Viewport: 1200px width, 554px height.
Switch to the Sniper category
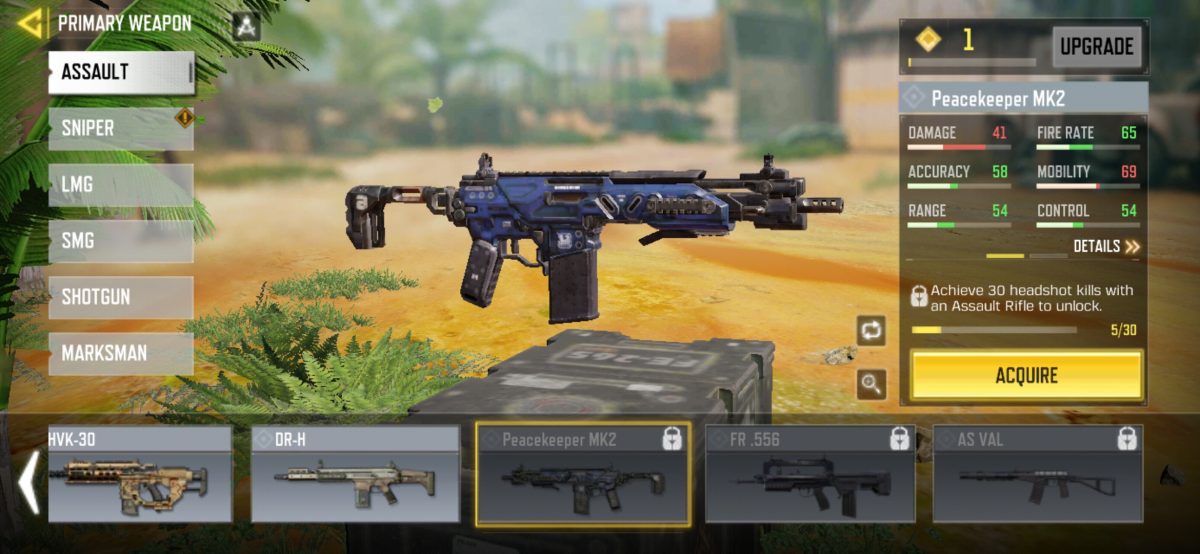pyautogui.click(x=121, y=129)
